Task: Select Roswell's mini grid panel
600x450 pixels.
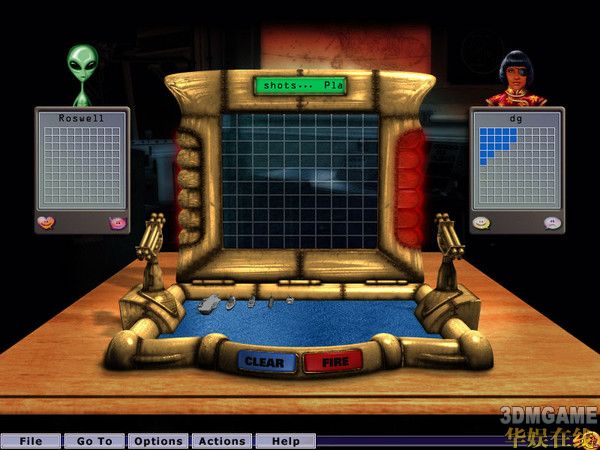Action: pos(82,166)
